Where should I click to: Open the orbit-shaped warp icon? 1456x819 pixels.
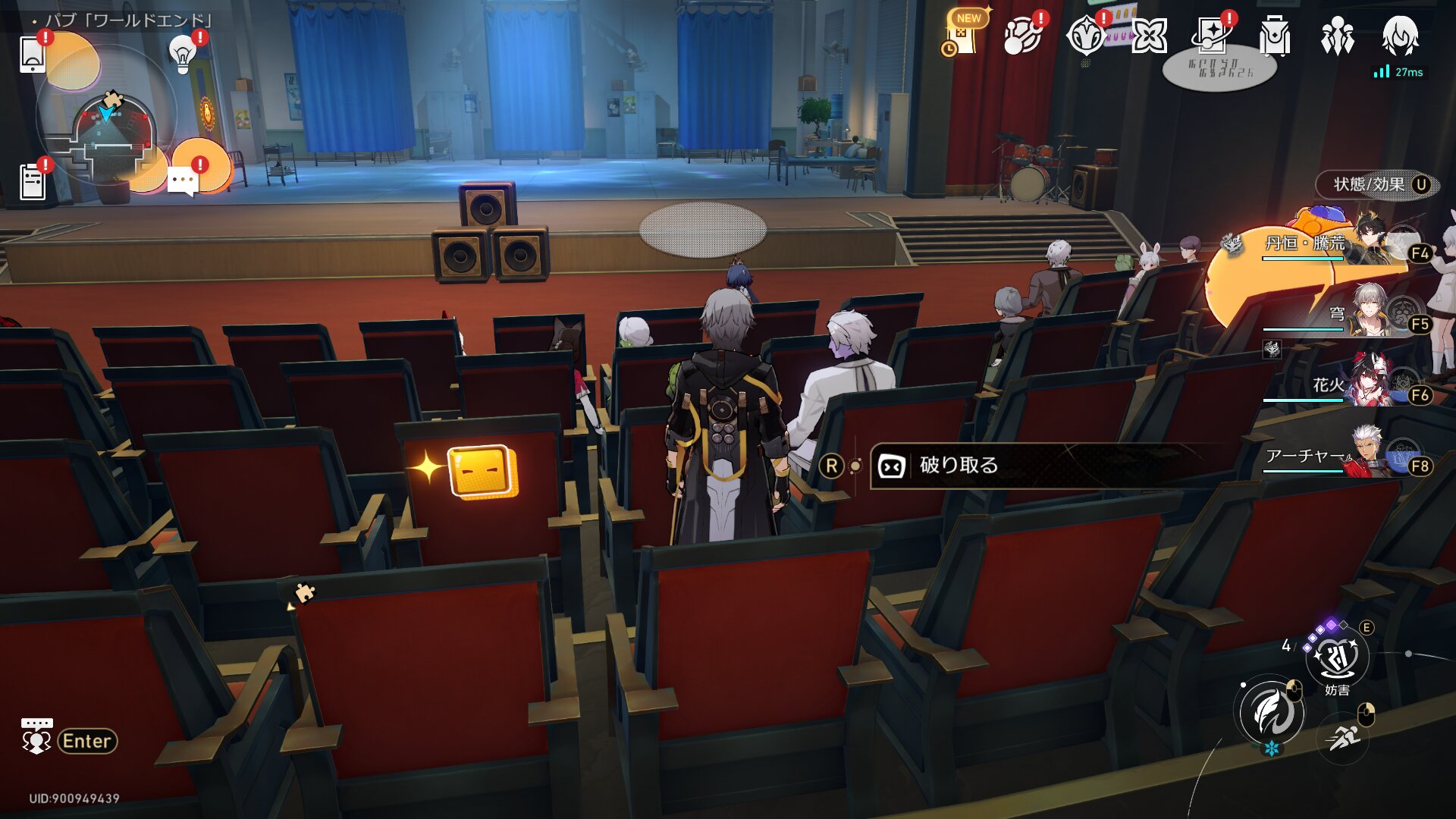click(x=1021, y=36)
